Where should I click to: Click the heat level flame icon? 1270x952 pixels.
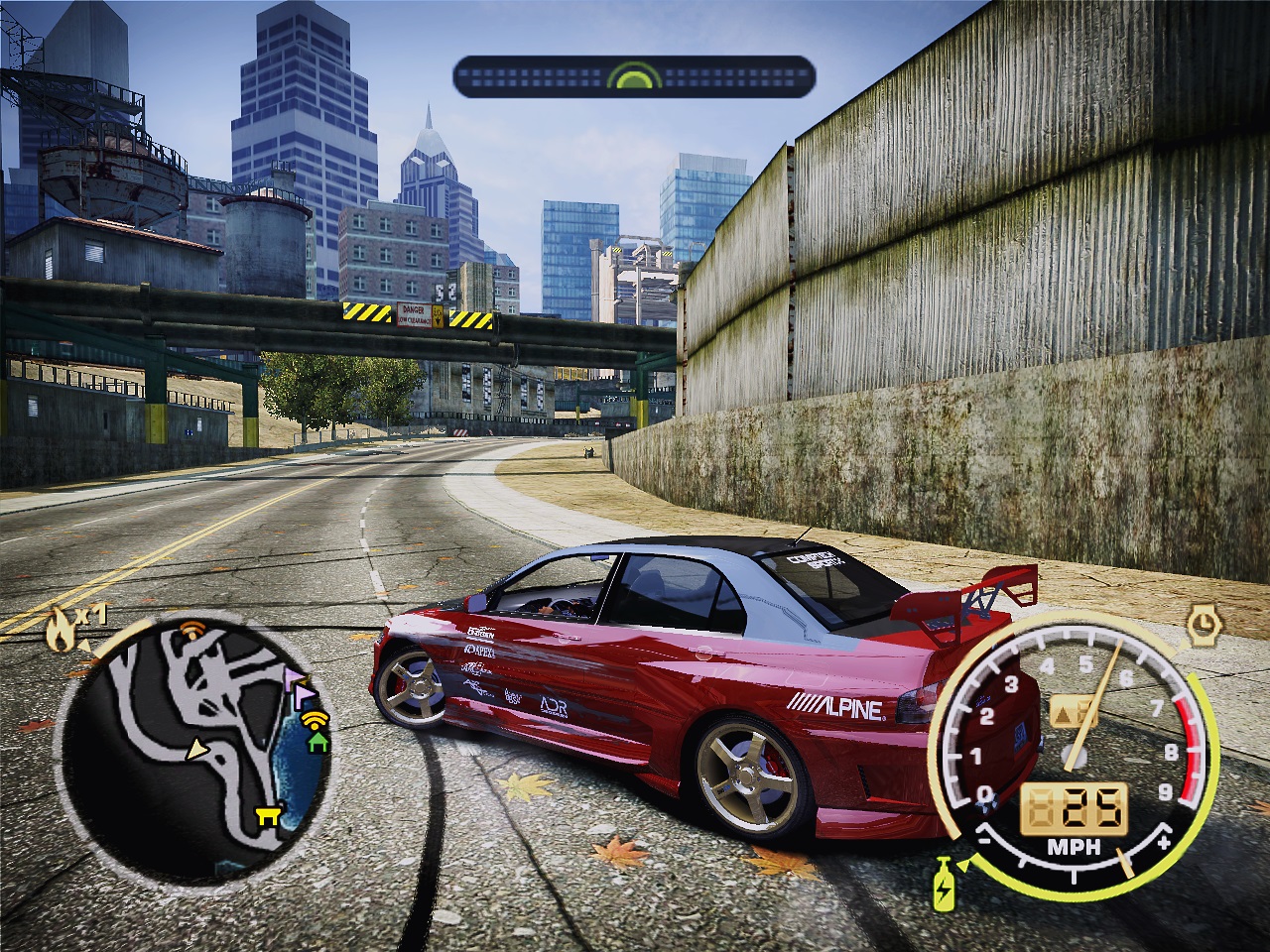pyautogui.click(x=62, y=632)
